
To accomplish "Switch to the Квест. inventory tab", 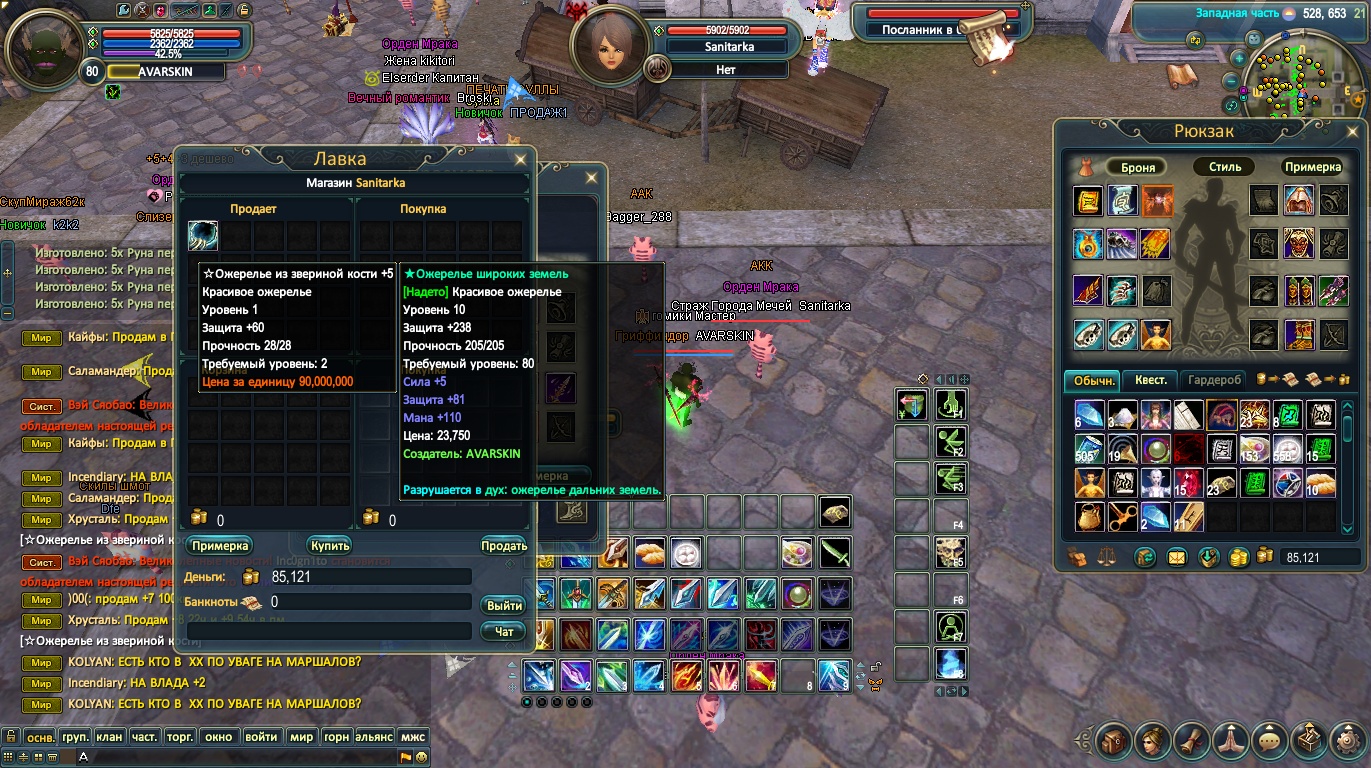I will click(1150, 380).
